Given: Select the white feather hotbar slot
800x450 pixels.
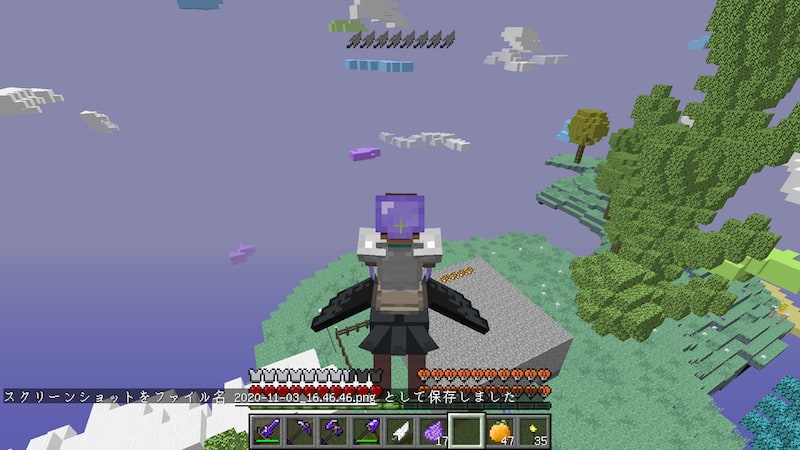Looking at the screenshot, I should [x=400, y=432].
